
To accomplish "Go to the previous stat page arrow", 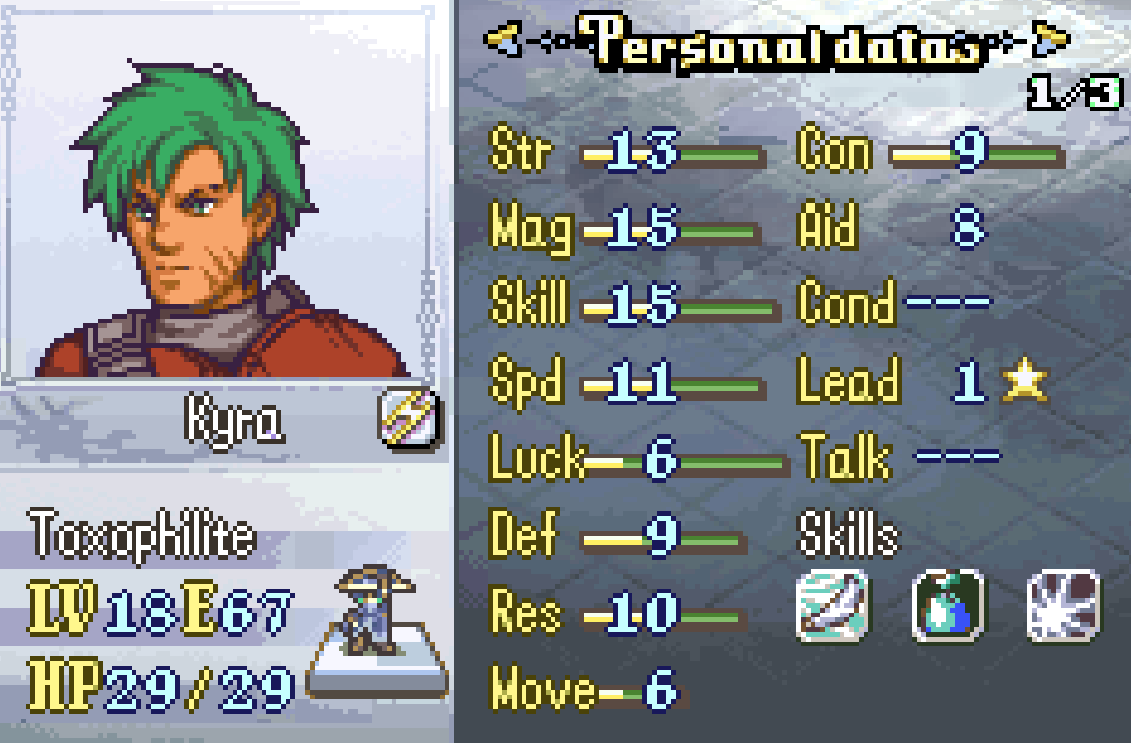I will click(505, 40).
